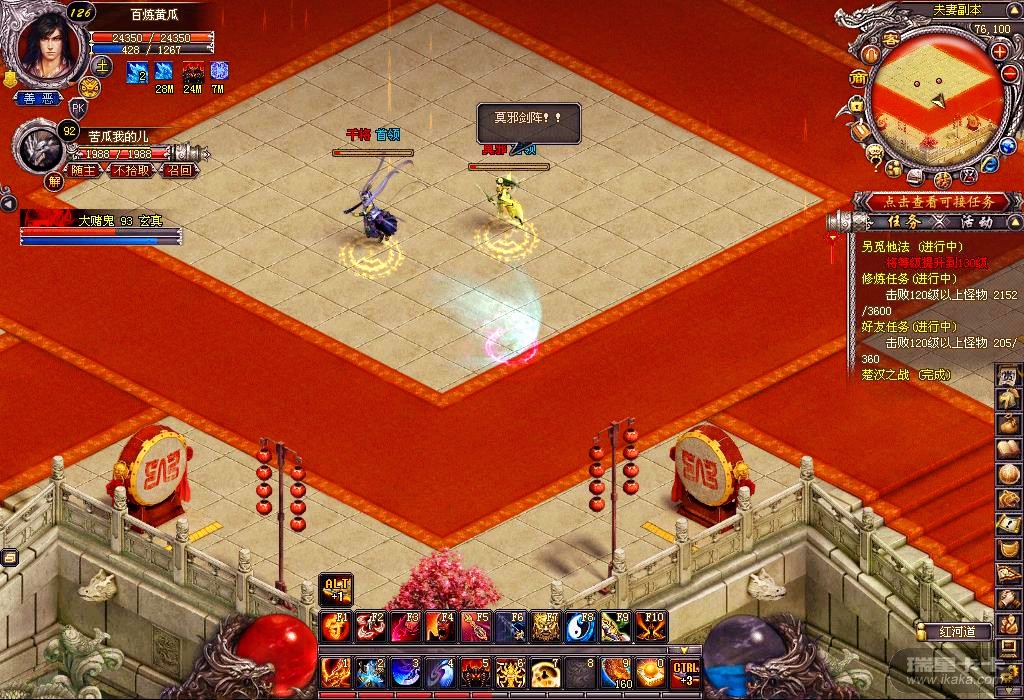Image resolution: width=1024 pixels, height=700 pixels.
Task: Toggle the PK mode shield button
Action: pos(77,108)
